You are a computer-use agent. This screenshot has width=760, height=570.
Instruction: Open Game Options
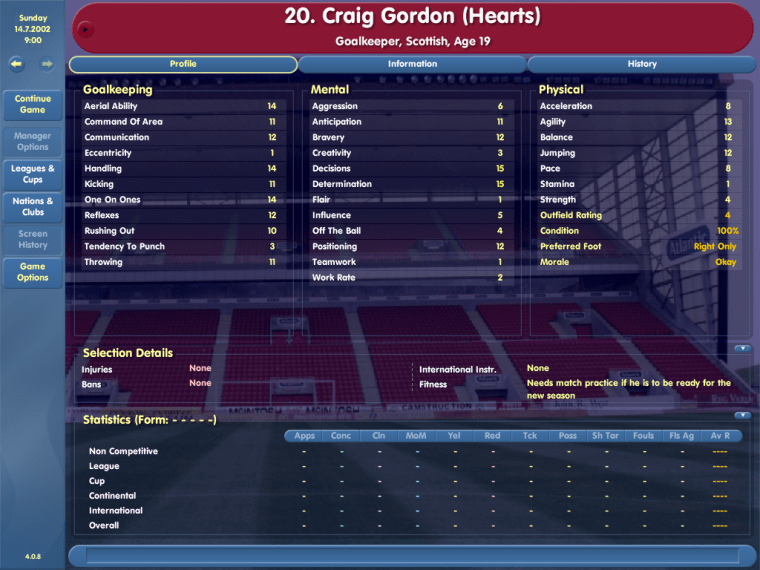click(x=33, y=272)
